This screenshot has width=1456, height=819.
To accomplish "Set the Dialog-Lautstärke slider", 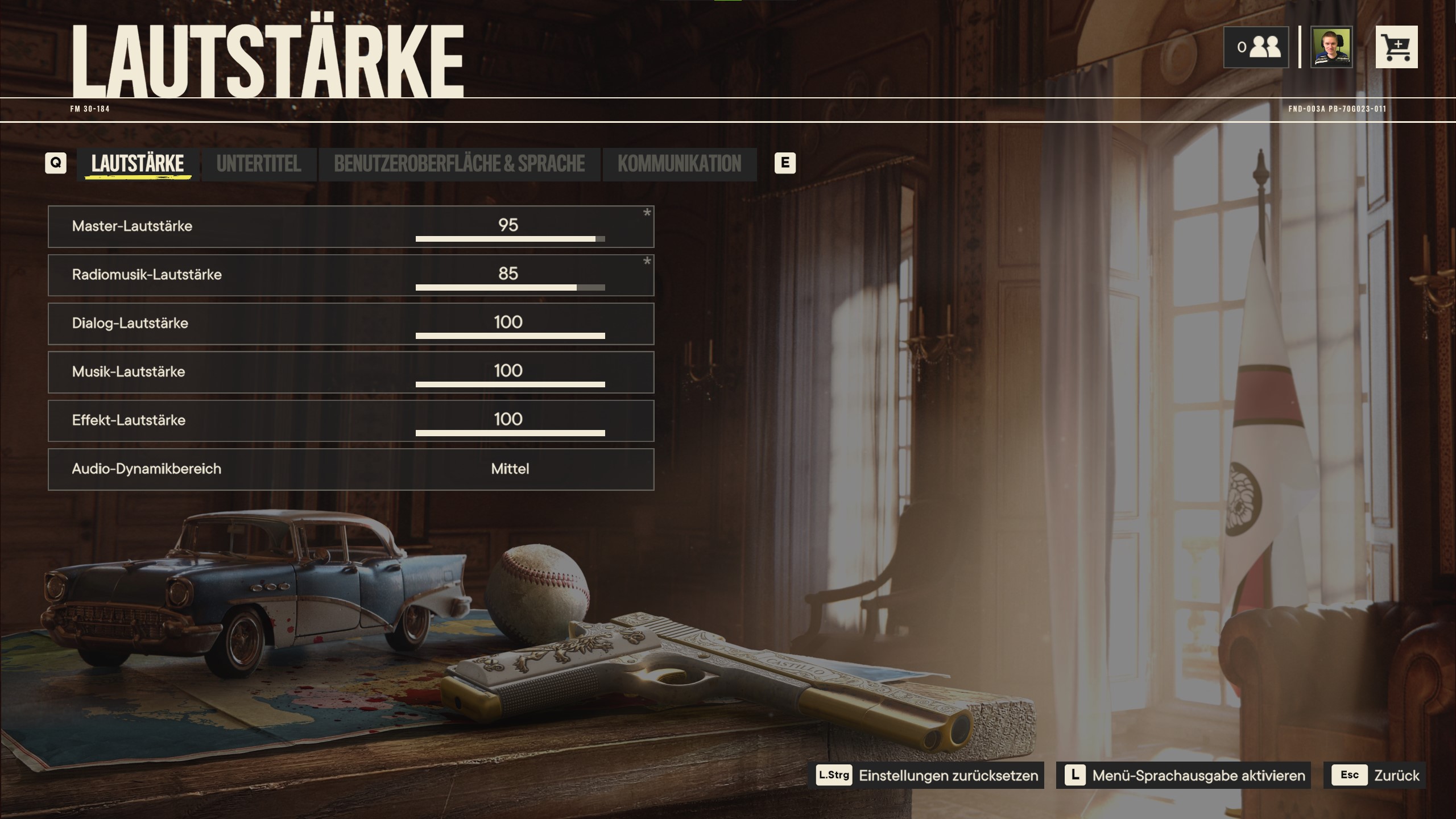I will (510, 336).
